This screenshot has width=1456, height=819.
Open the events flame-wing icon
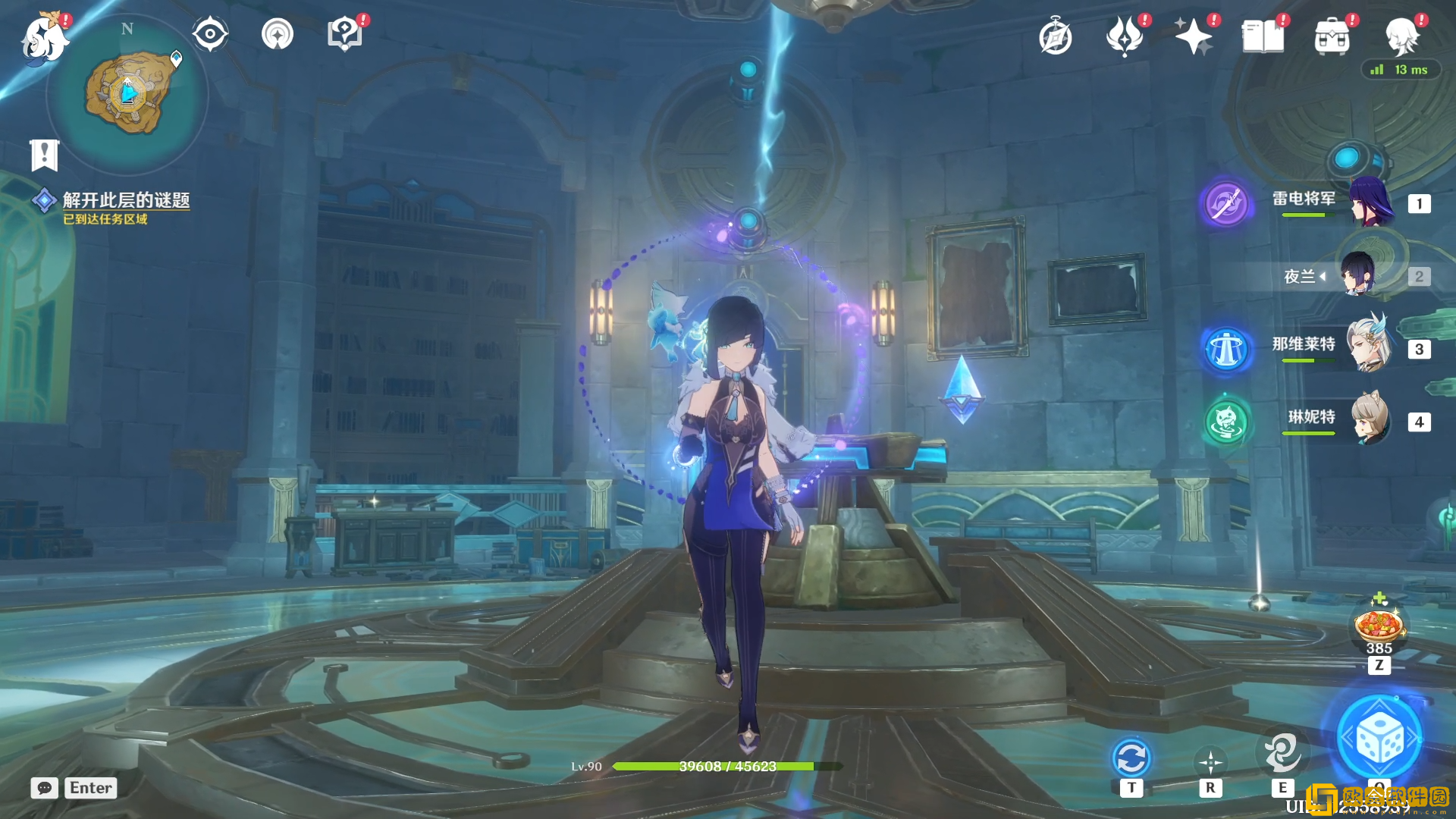(1125, 36)
